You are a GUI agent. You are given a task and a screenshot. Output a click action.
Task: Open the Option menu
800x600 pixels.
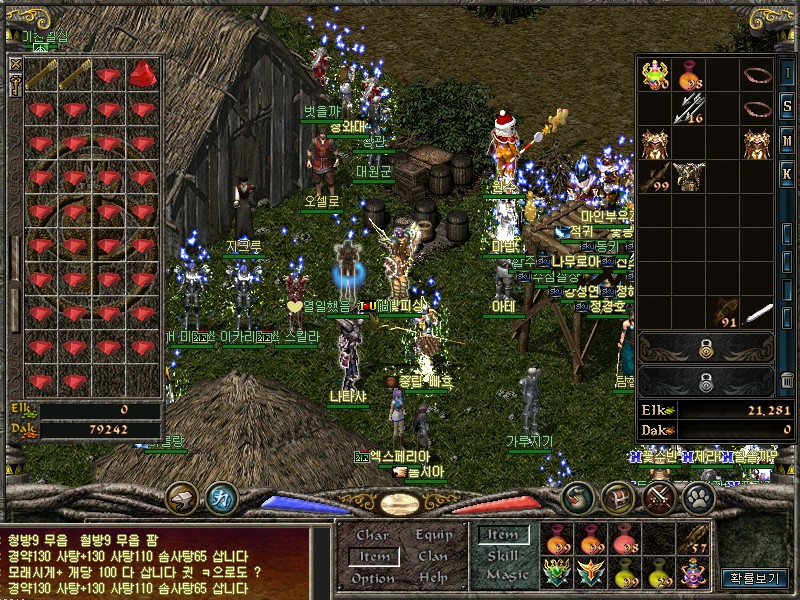coord(372,578)
